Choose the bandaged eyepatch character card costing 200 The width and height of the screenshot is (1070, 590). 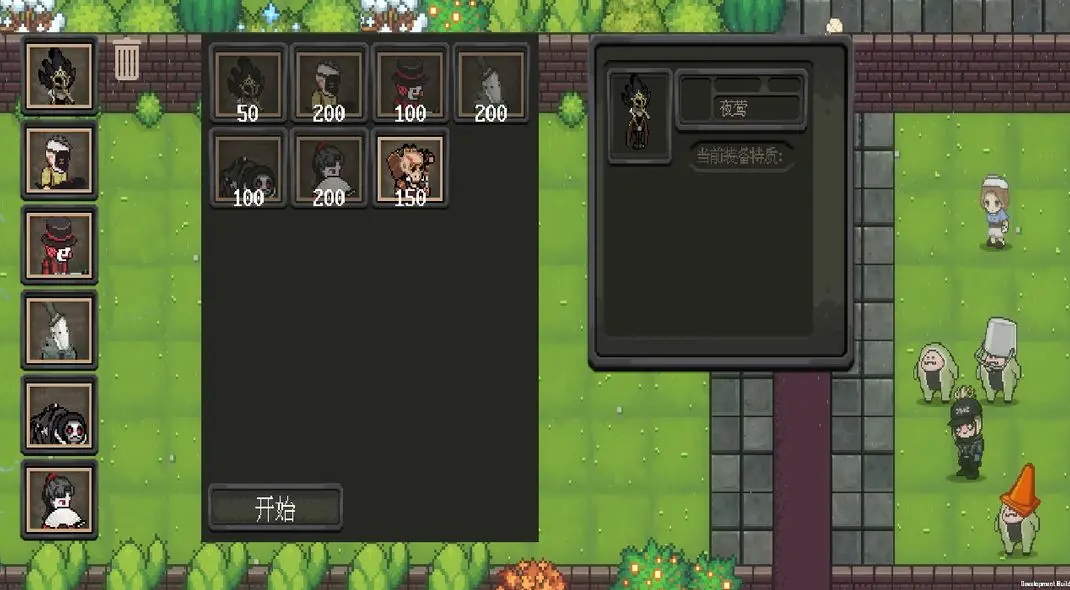pos(329,83)
